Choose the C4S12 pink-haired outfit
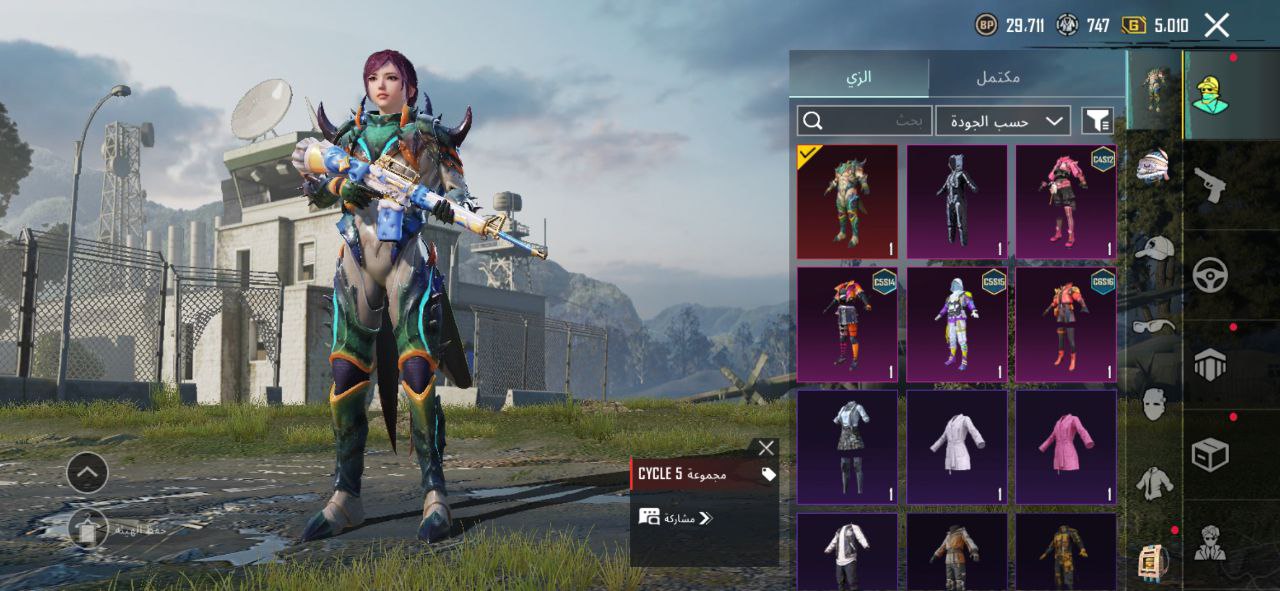This screenshot has width=1280, height=591. click(1066, 202)
